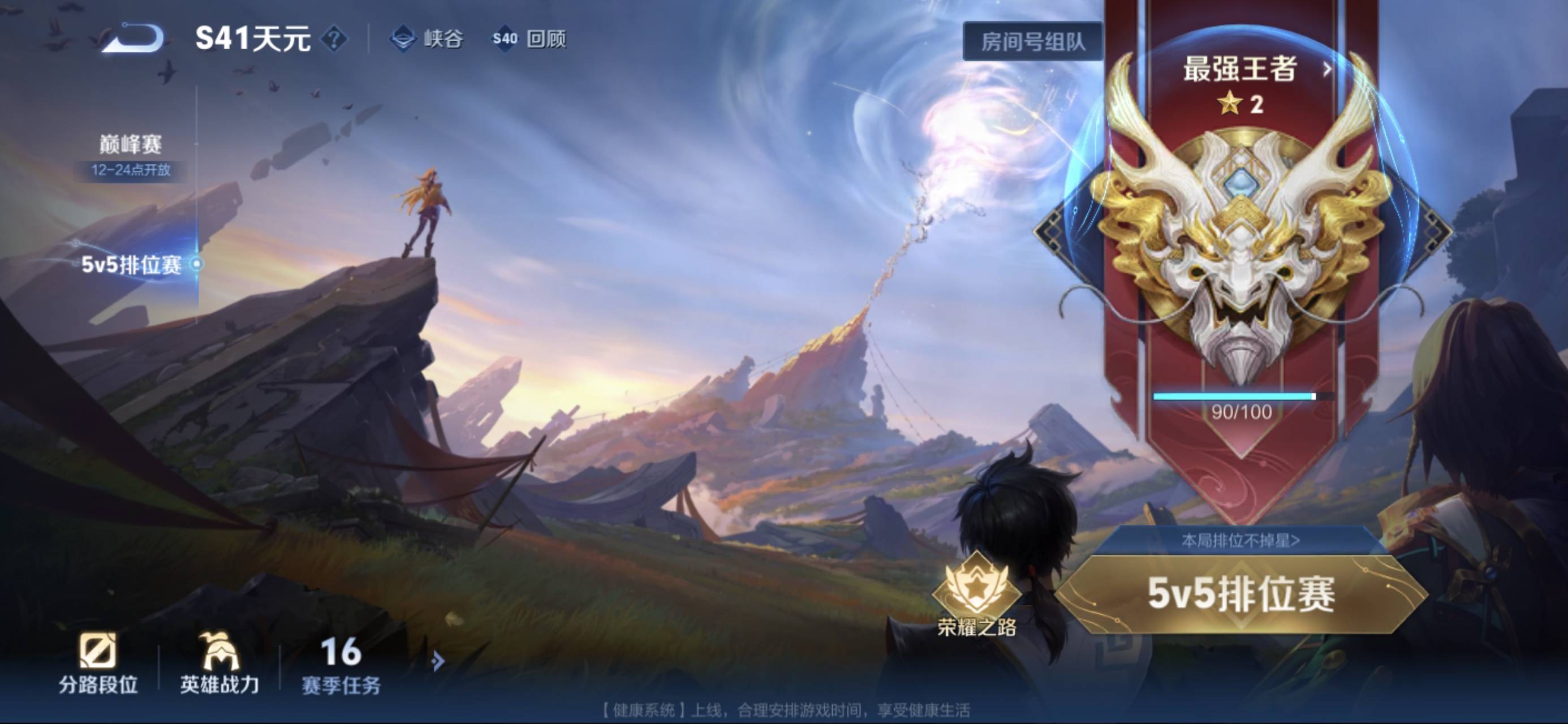Open the S40 回顾 season review
This screenshot has height=724, width=1568.
click(x=529, y=40)
